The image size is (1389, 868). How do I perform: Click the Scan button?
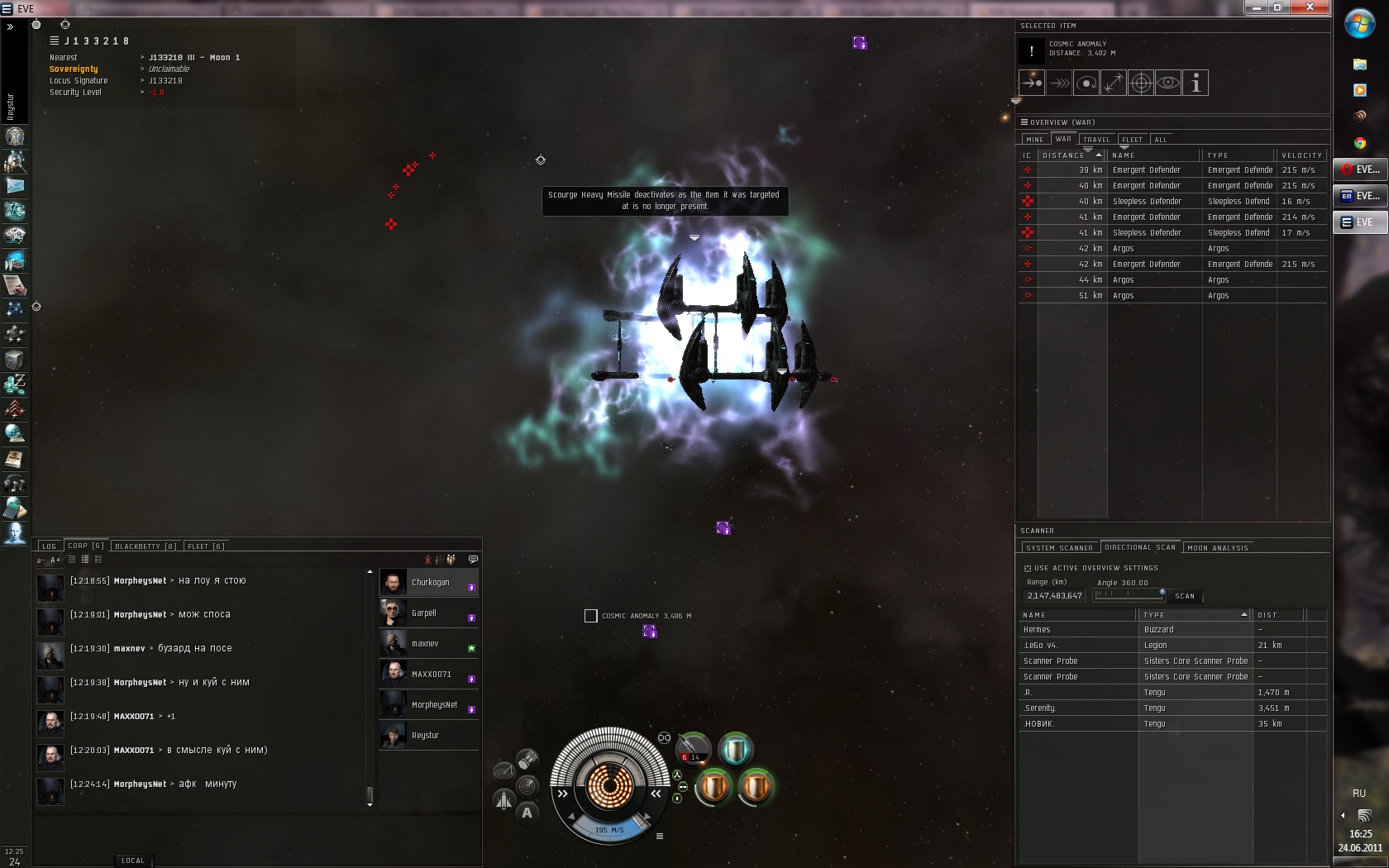pos(1184,596)
